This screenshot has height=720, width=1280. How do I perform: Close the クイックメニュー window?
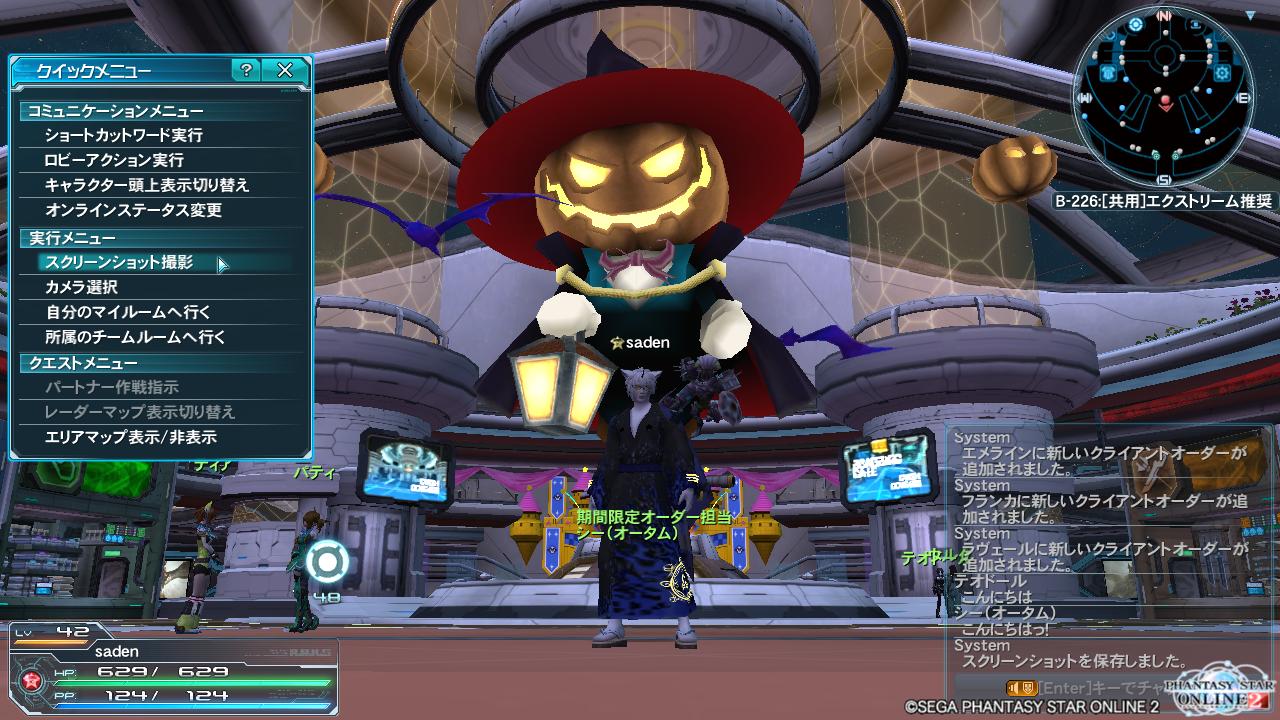point(285,70)
